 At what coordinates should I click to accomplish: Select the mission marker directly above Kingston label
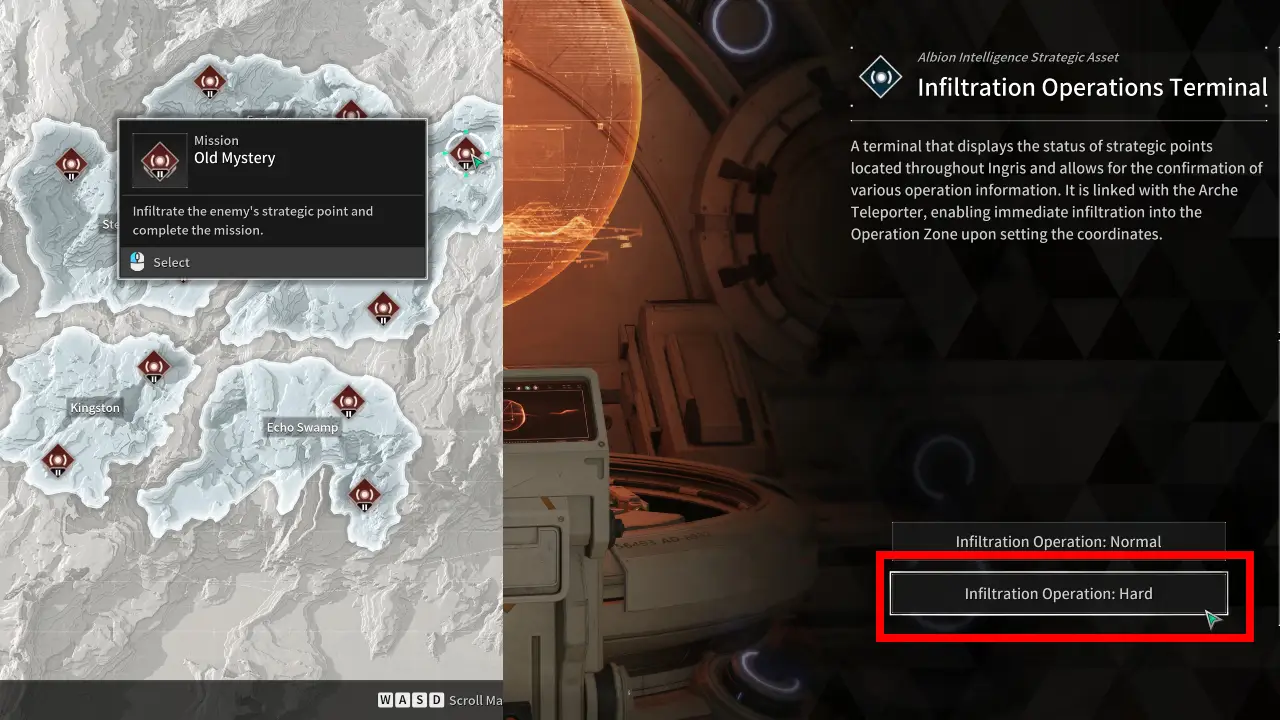[x=153, y=367]
